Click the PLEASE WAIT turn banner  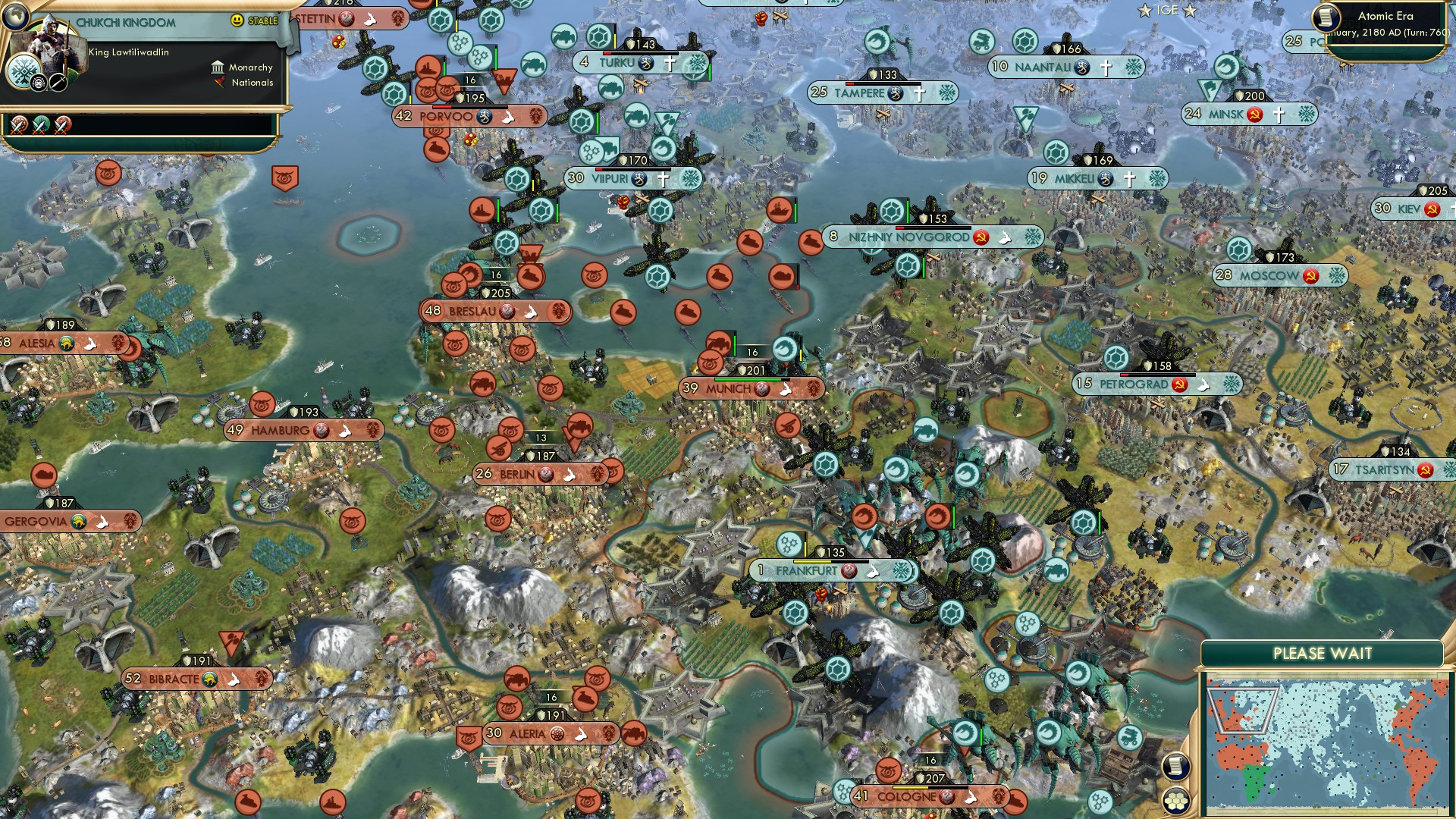point(1322,652)
